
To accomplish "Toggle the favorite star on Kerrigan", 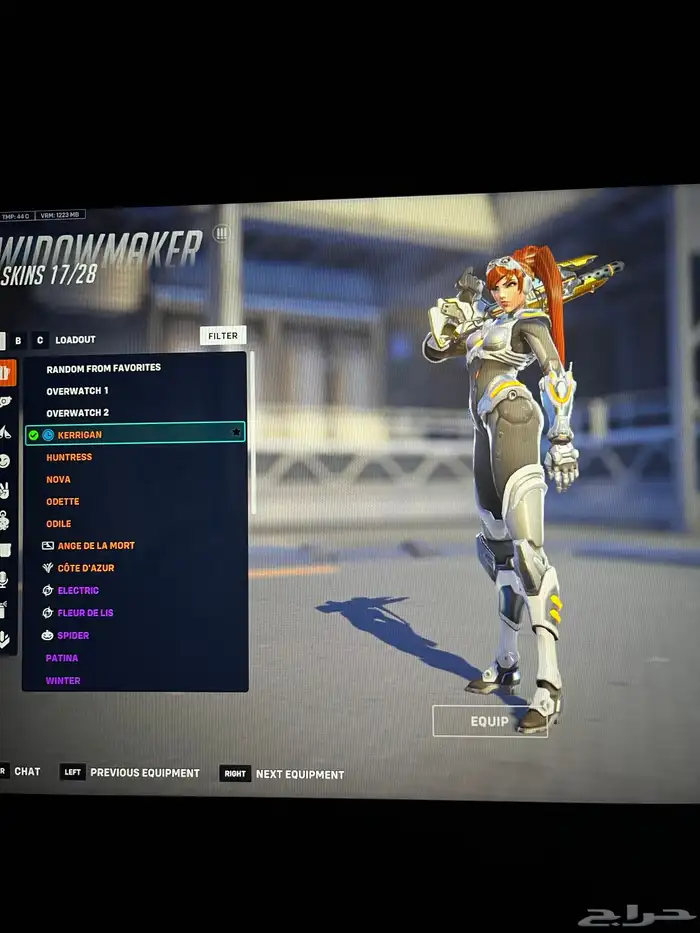I will [x=236, y=432].
